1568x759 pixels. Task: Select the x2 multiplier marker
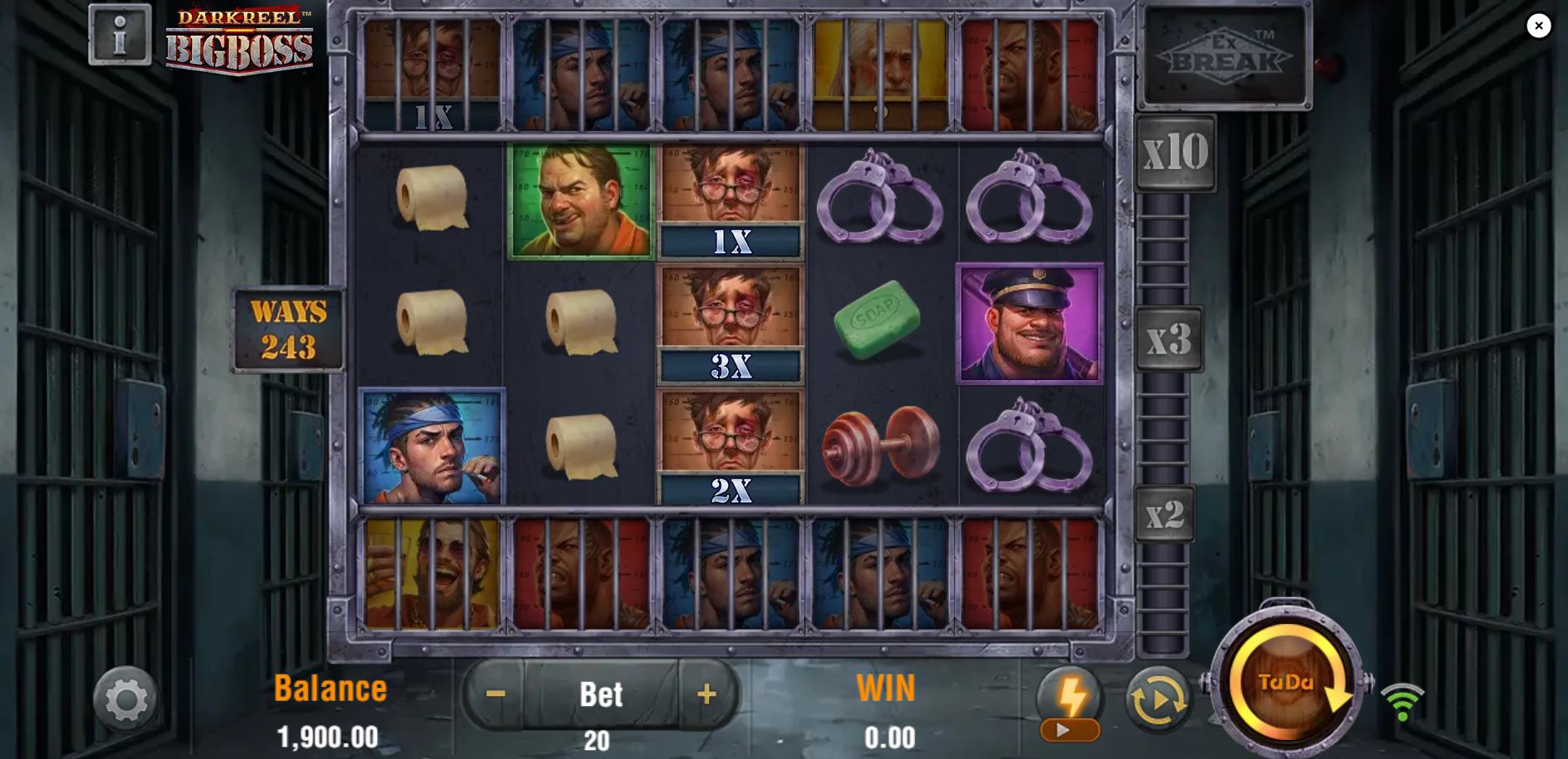(x=1163, y=516)
